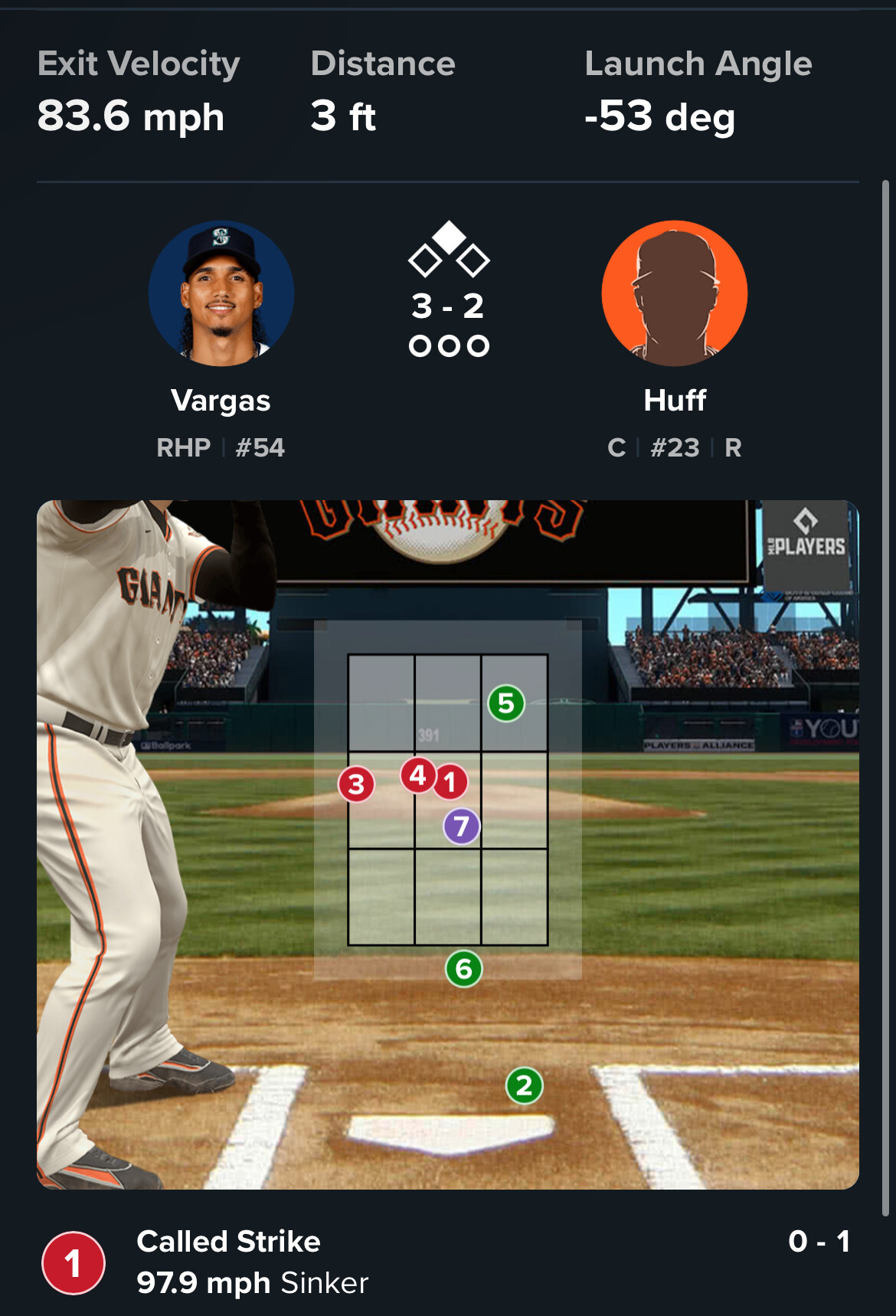Open batter Huff's silhouette avatar
The image size is (896, 1316).
674,293
